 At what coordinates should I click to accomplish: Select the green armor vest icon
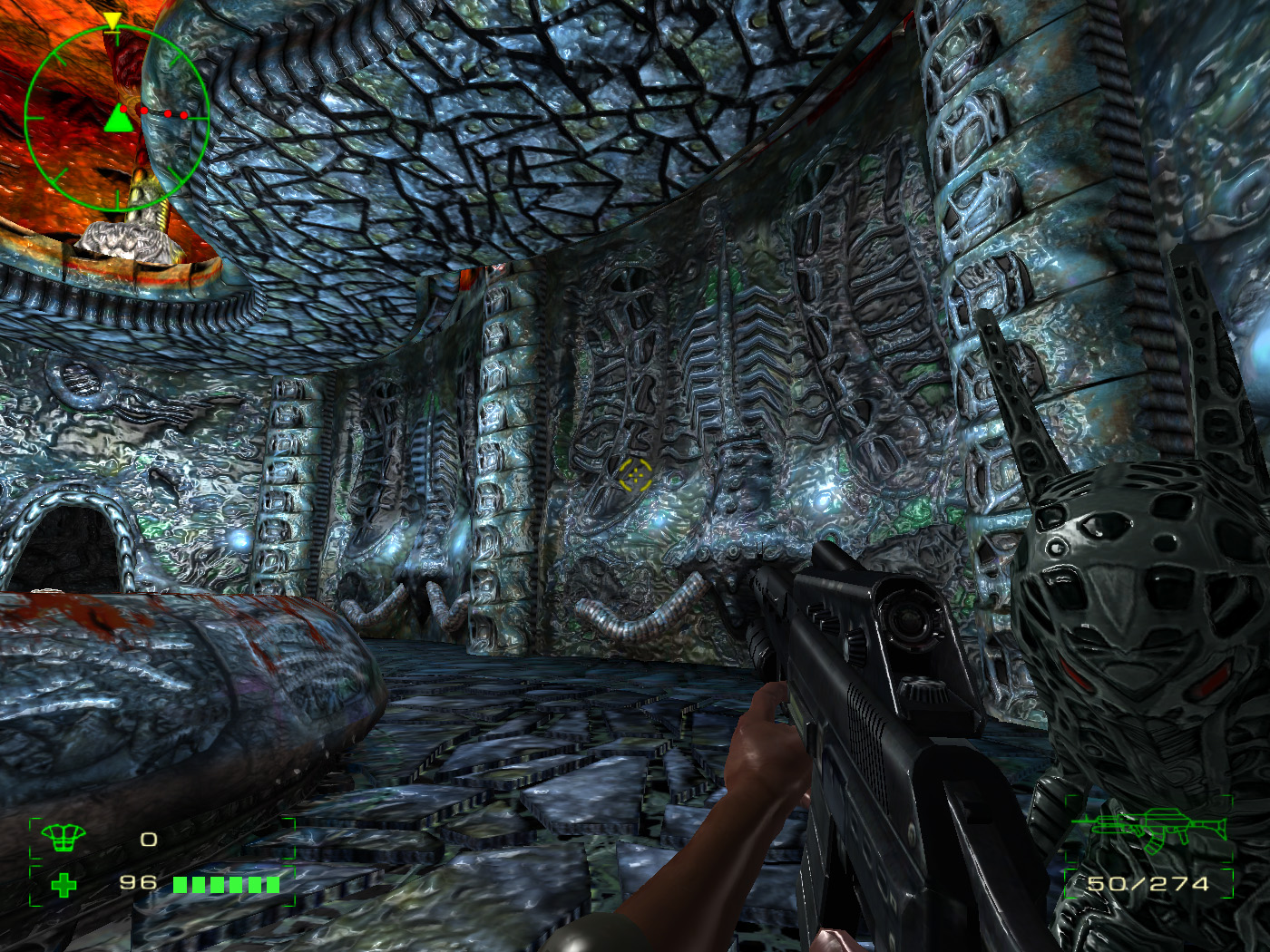(x=63, y=839)
